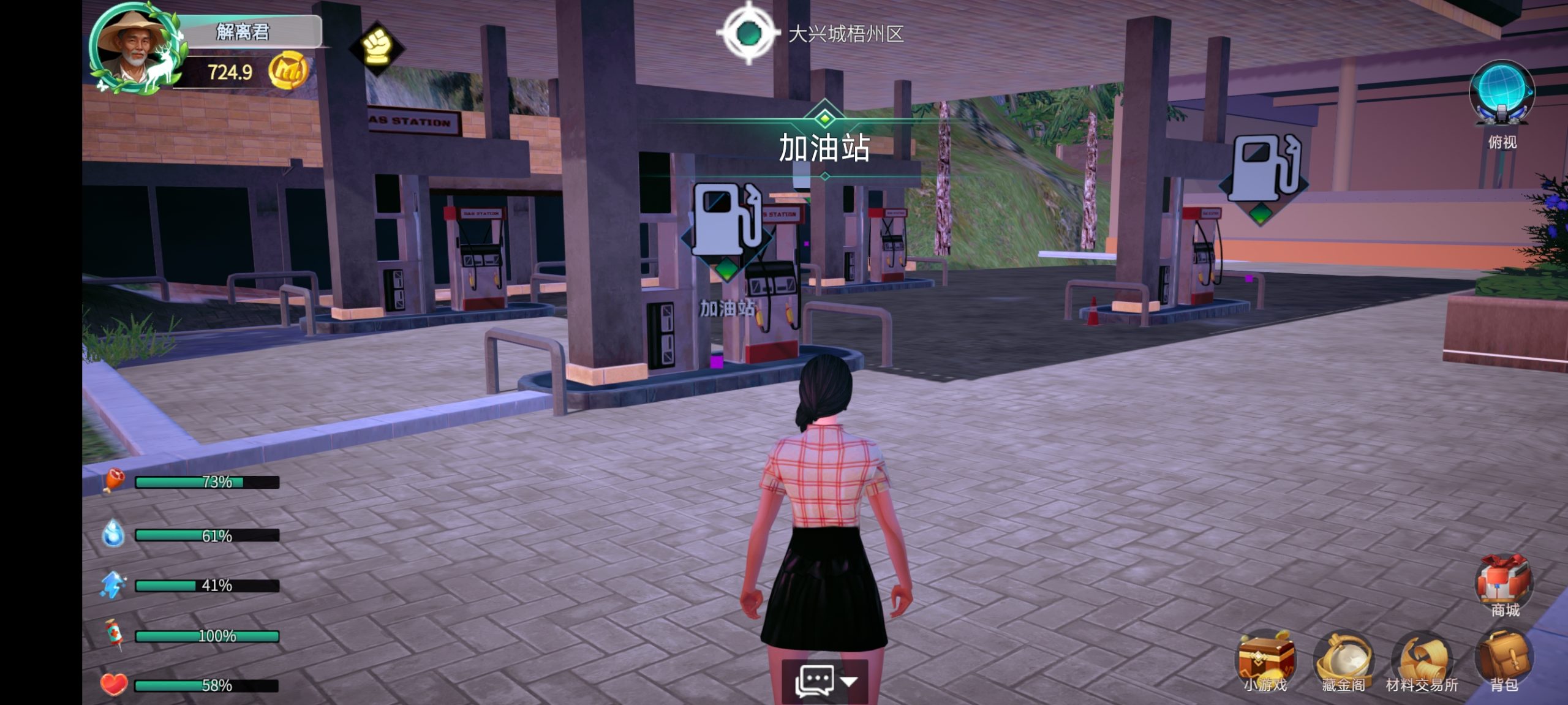Open the chat speech bubble

tap(814, 680)
